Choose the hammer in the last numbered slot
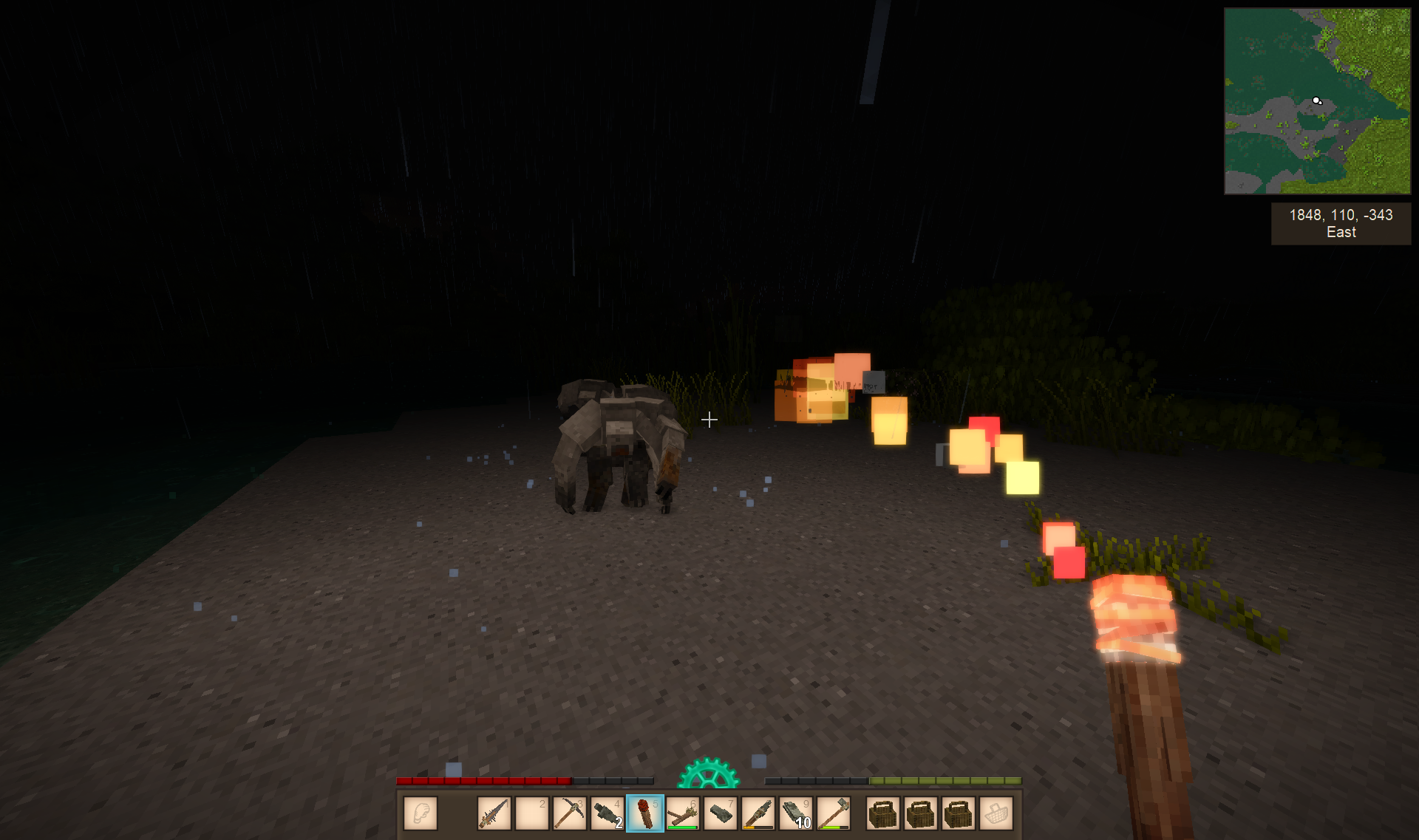 [x=834, y=813]
